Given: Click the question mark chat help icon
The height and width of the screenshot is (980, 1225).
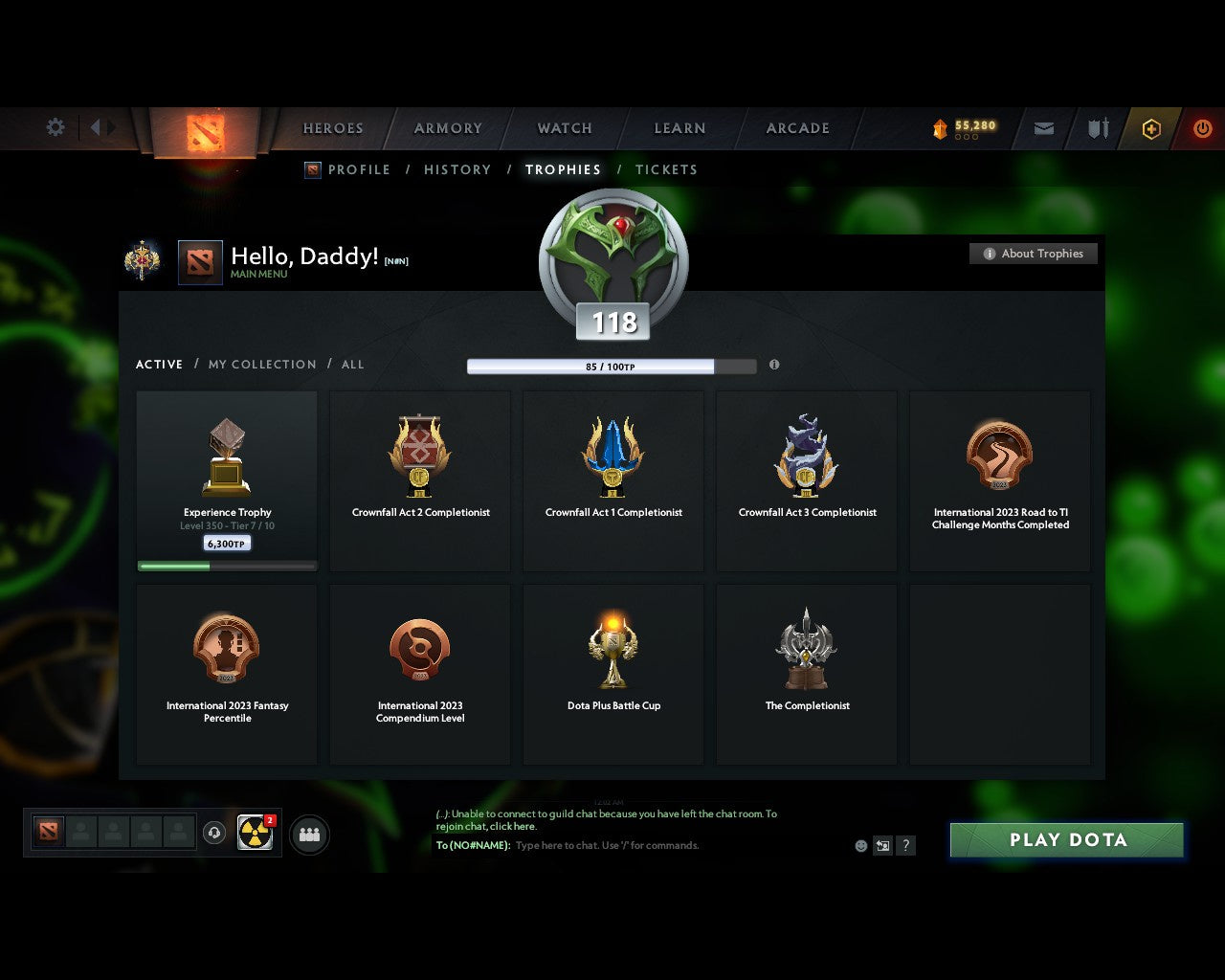Looking at the screenshot, I should (905, 846).
